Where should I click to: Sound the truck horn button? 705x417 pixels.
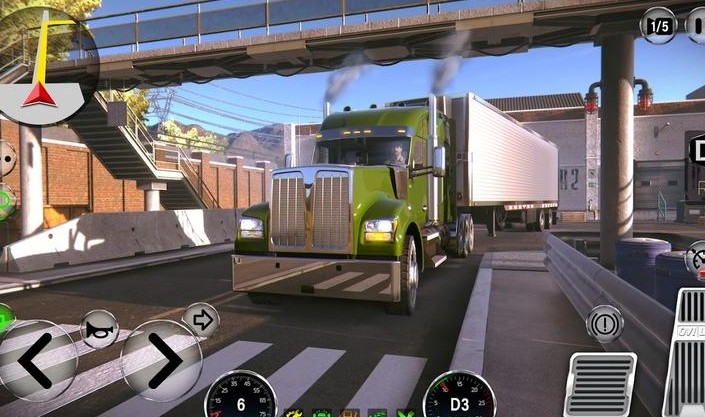click(99, 328)
